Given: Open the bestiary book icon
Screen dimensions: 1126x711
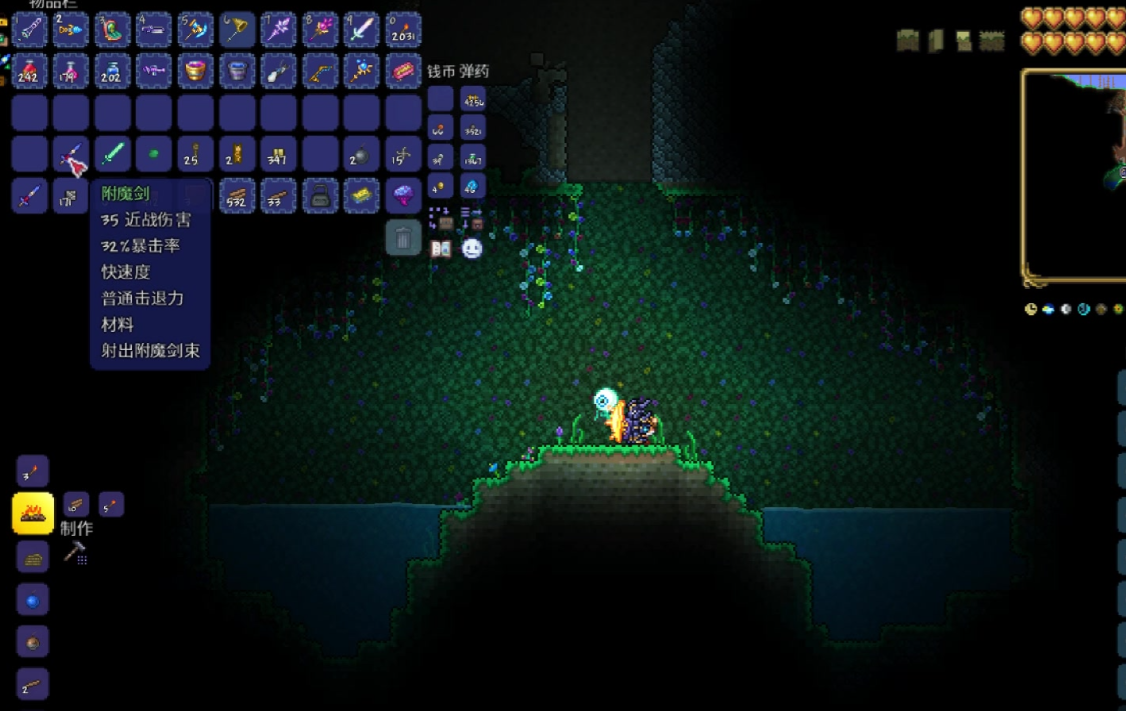Looking at the screenshot, I should click(441, 249).
